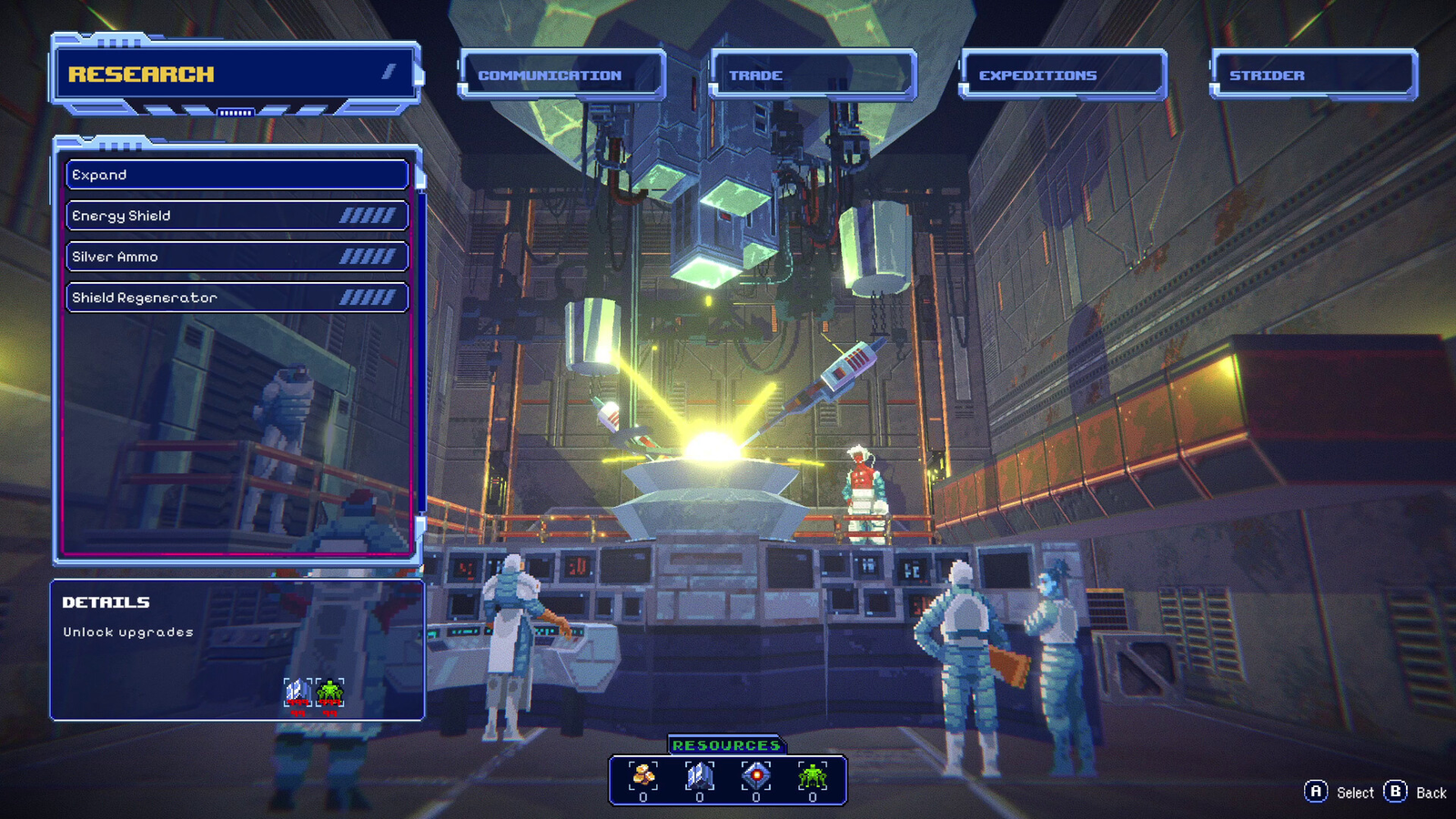The height and width of the screenshot is (819, 1456).
Task: Open the Communication tab
Action: [x=561, y=75]
